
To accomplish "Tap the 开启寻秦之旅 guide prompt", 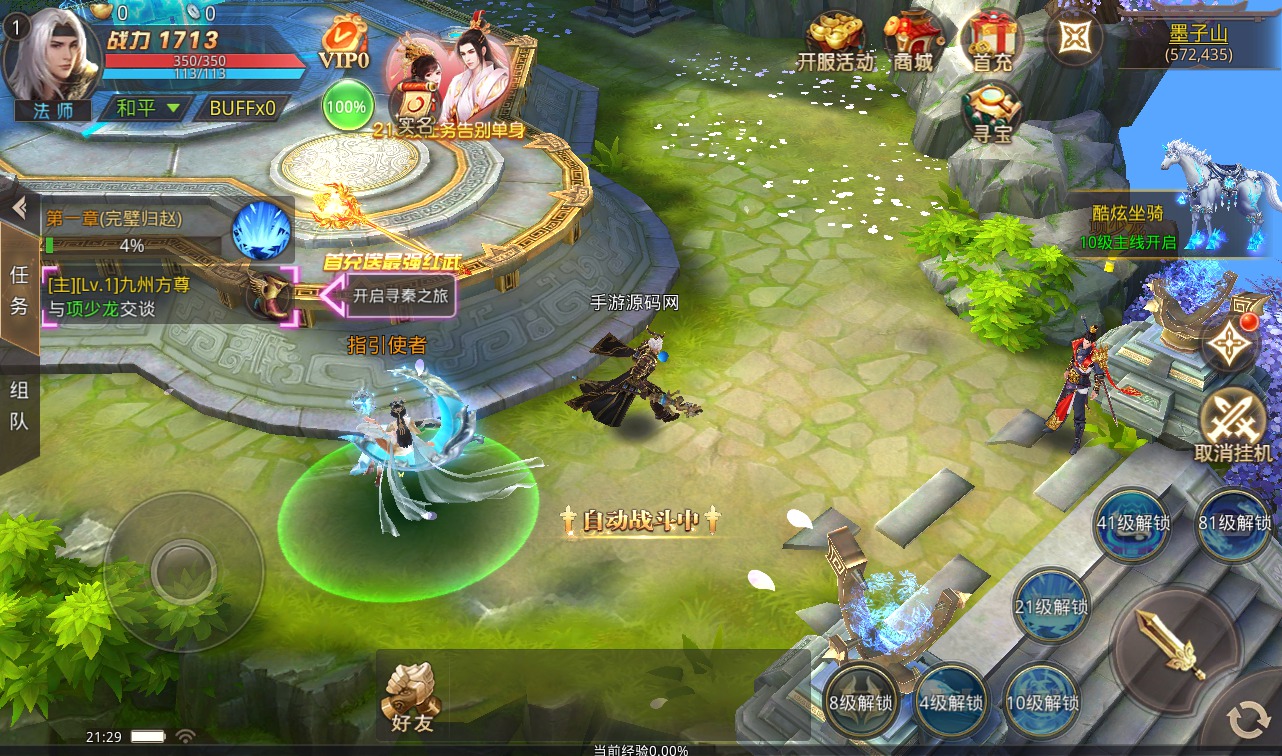I will [398, 296].
